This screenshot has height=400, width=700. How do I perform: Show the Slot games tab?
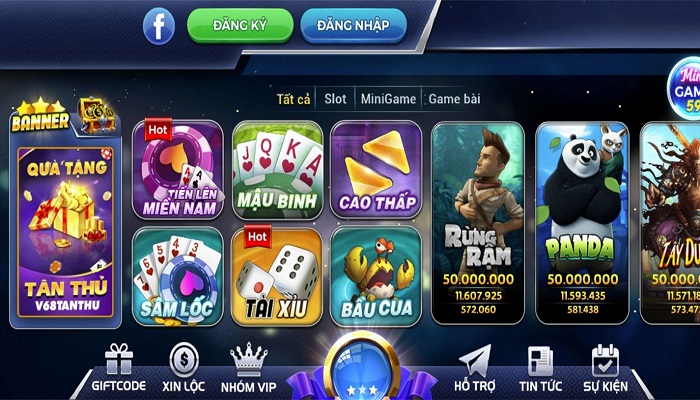coord(335,99)
